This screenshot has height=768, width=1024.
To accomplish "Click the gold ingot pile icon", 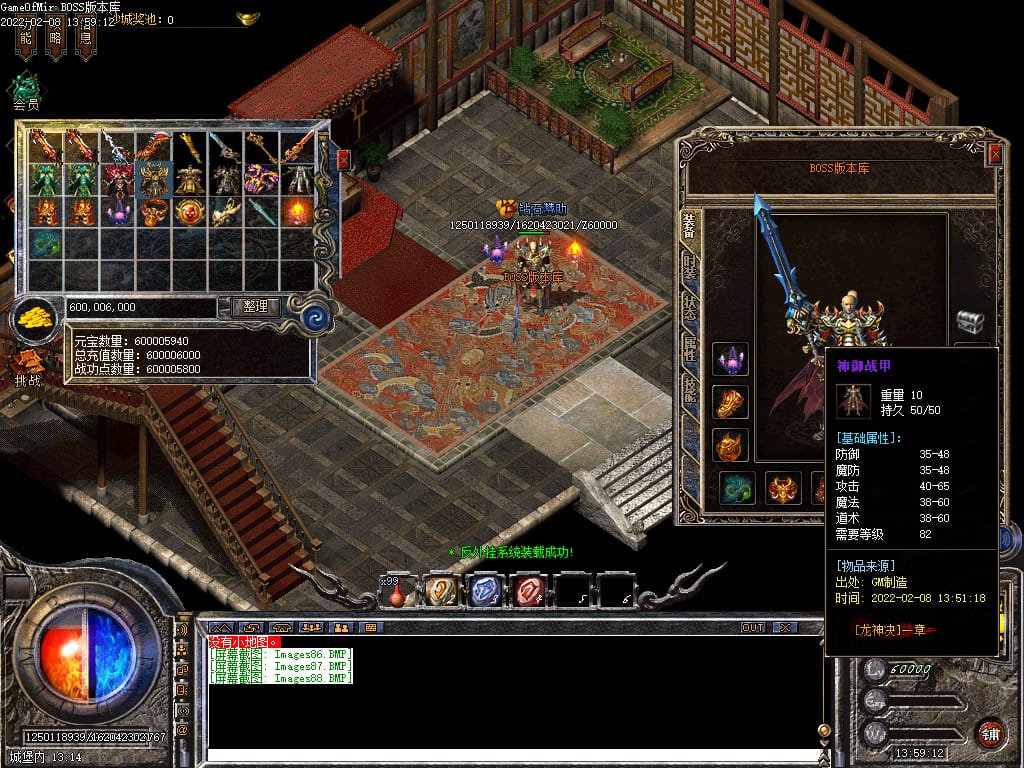I will 37,318.
